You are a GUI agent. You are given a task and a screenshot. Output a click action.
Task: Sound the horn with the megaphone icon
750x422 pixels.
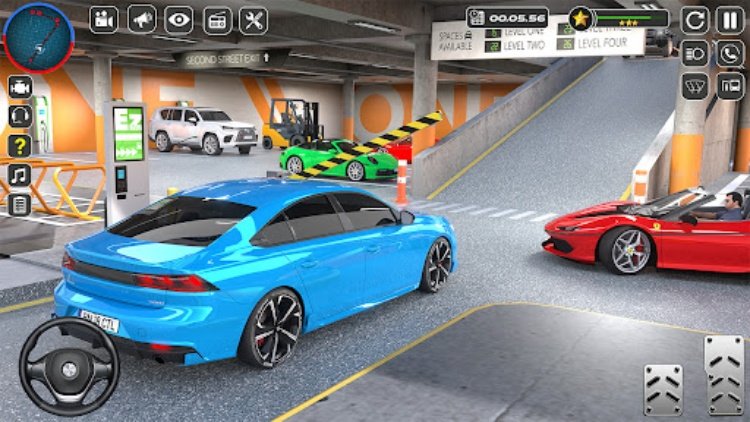coord(141,19)
